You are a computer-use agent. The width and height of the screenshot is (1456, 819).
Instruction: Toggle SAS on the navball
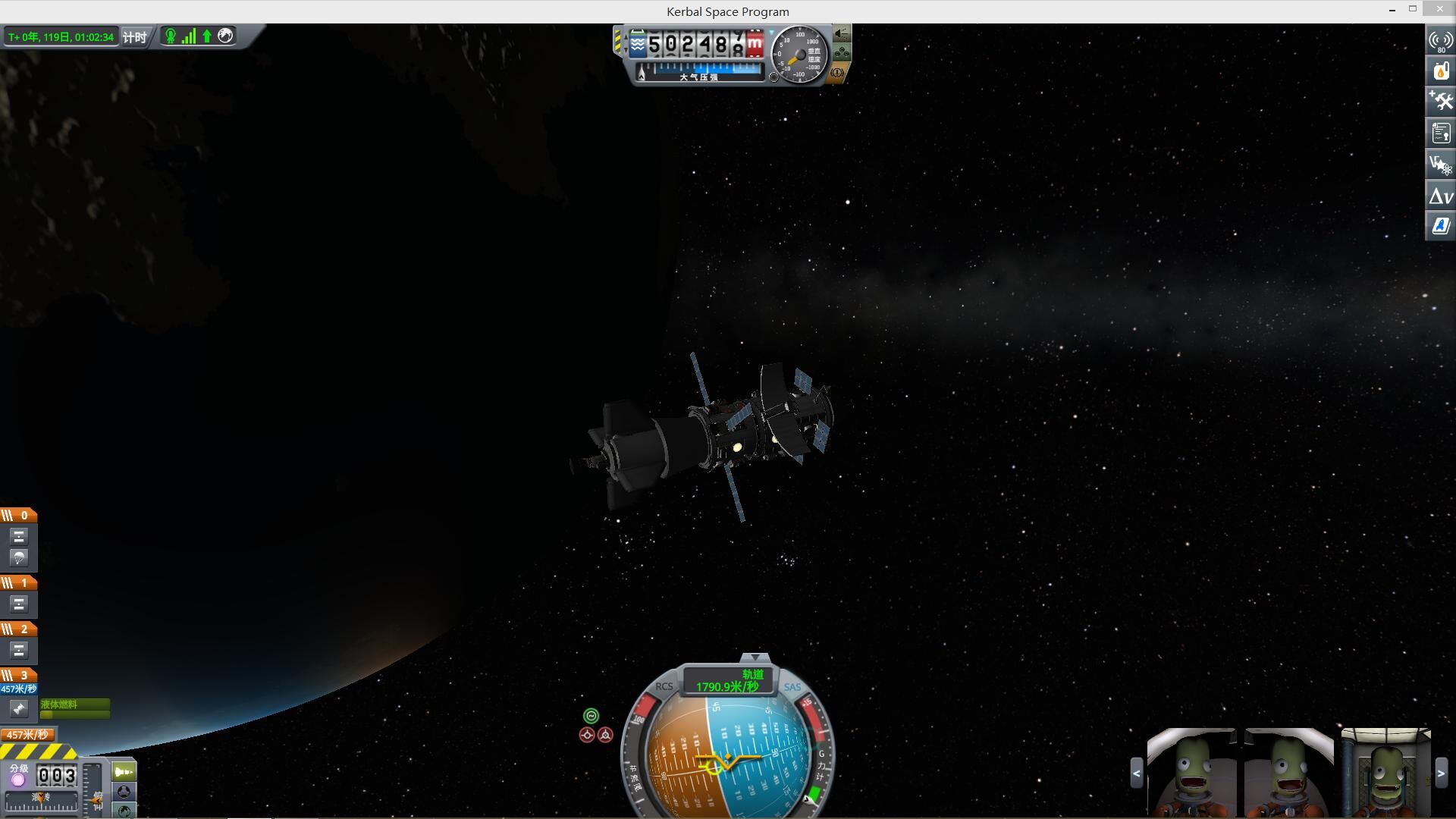(792, 687)
